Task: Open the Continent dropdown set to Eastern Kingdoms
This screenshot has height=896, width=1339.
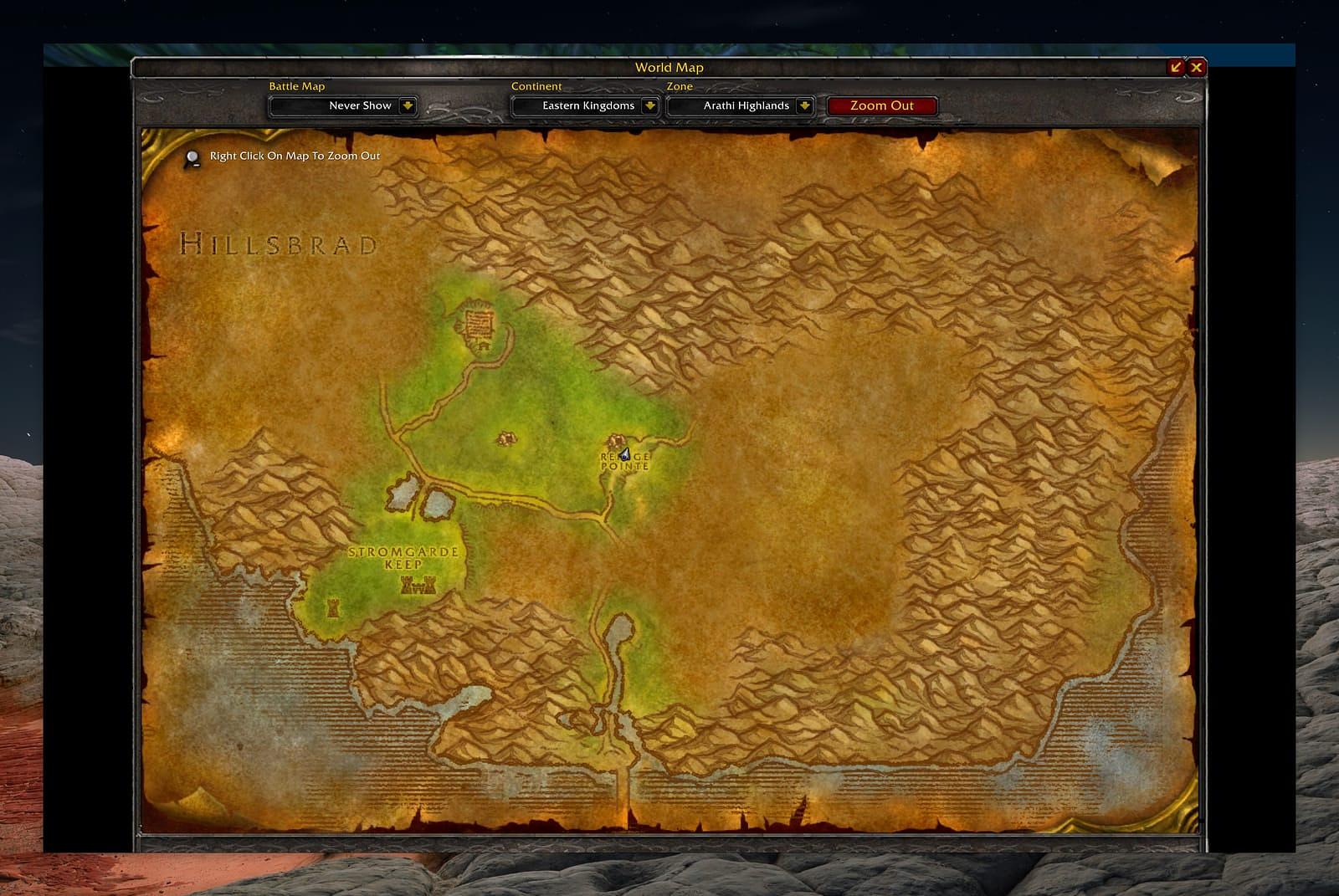Action: point(649,105)
